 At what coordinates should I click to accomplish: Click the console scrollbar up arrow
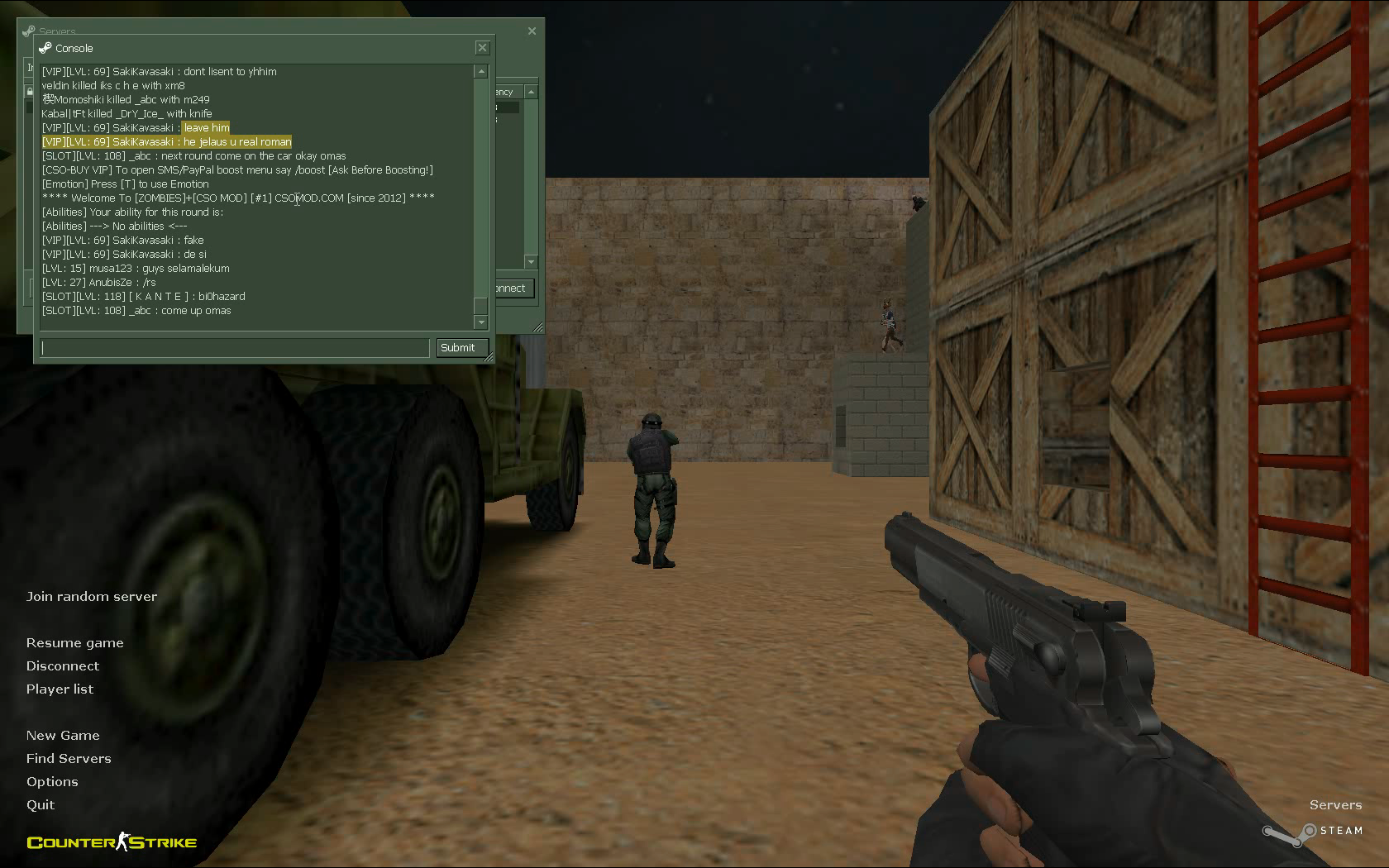(481, 72)
